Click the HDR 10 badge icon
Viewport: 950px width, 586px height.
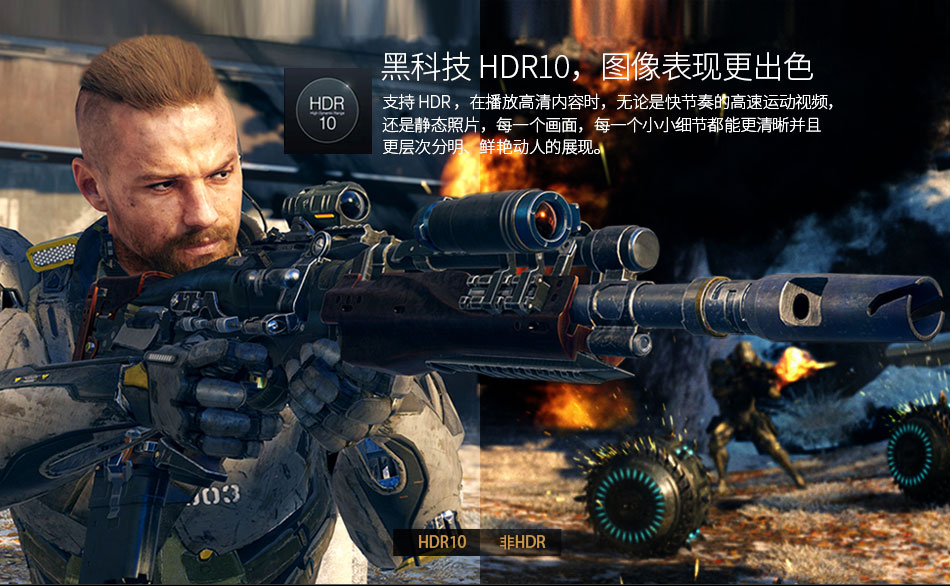pyautogui.click(x=327, y=110)
